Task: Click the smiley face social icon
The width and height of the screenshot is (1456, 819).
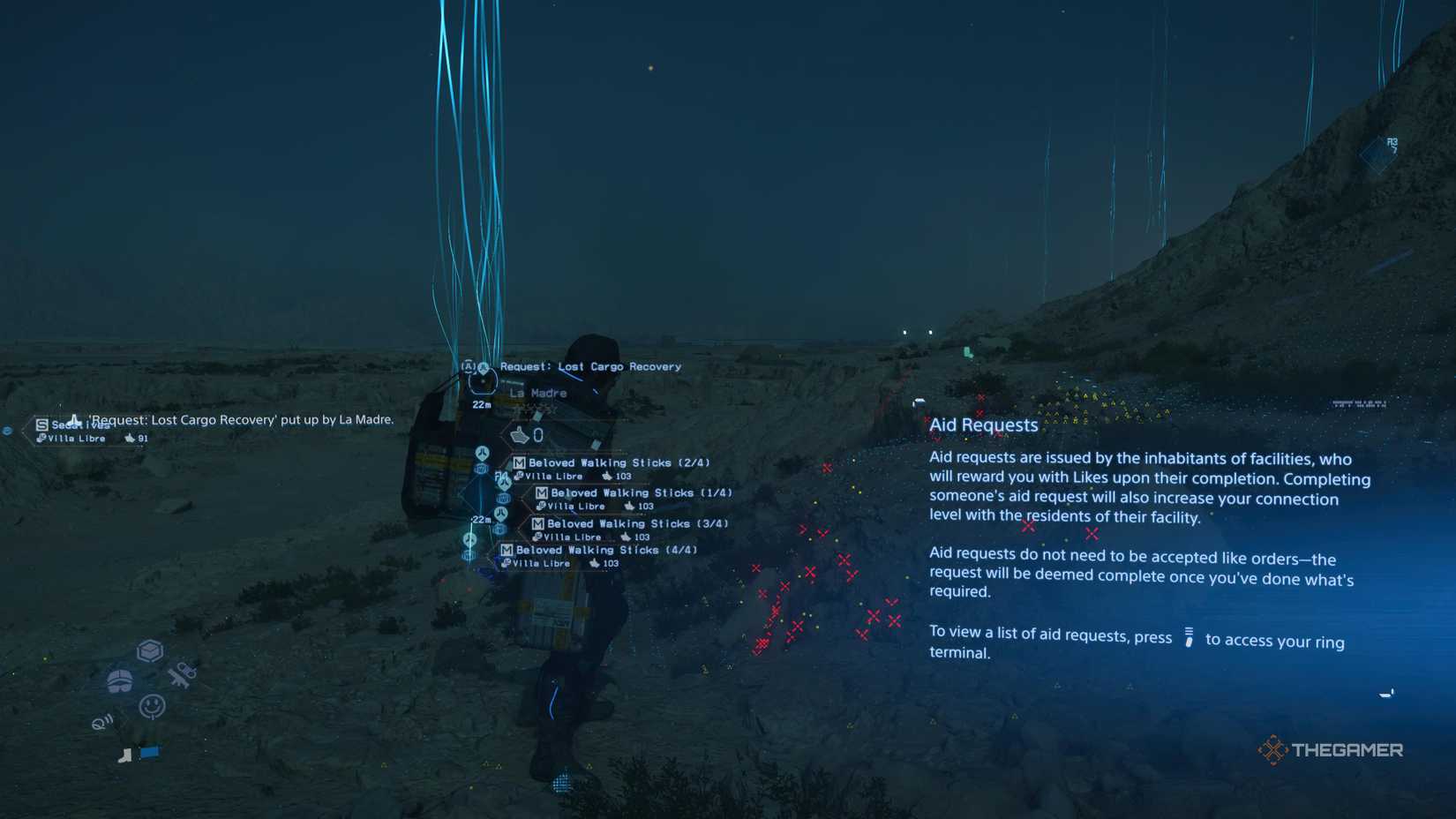Action: coord(152,706)
